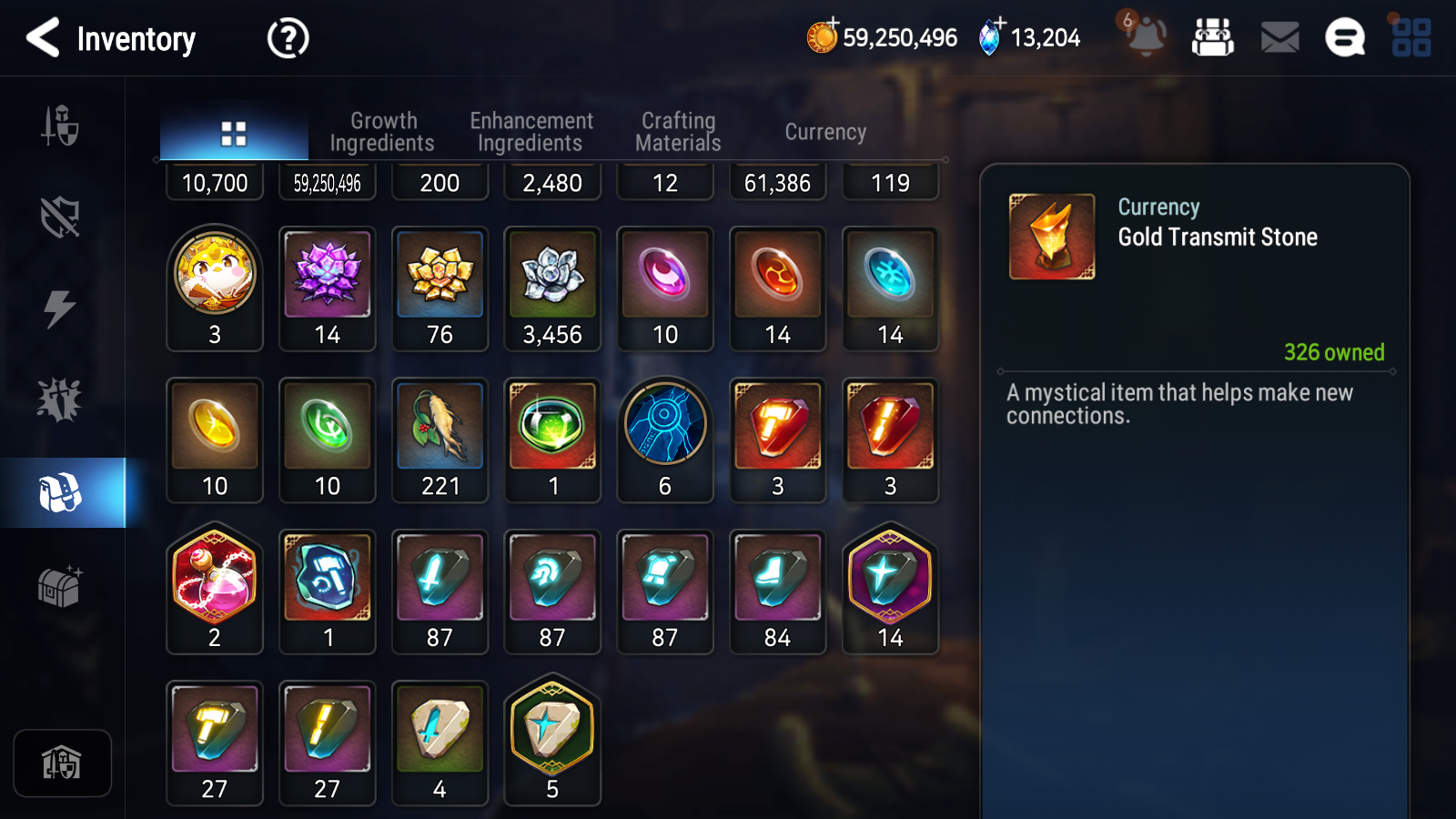This screenshot has height=819, width=1456.
Task: Switch to the Currency tab
Action: (824, 131)
